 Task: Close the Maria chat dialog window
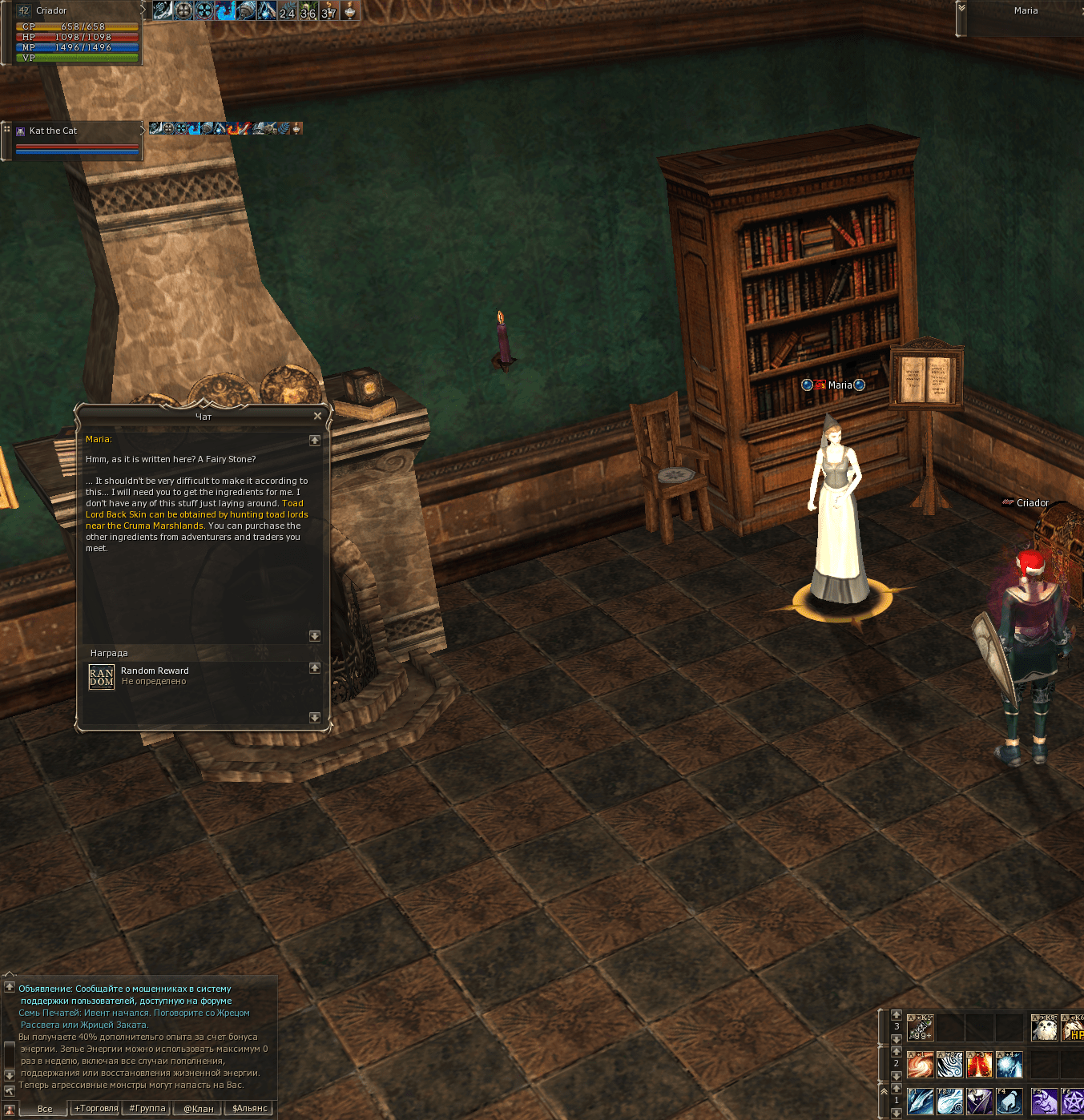(317, 416)
